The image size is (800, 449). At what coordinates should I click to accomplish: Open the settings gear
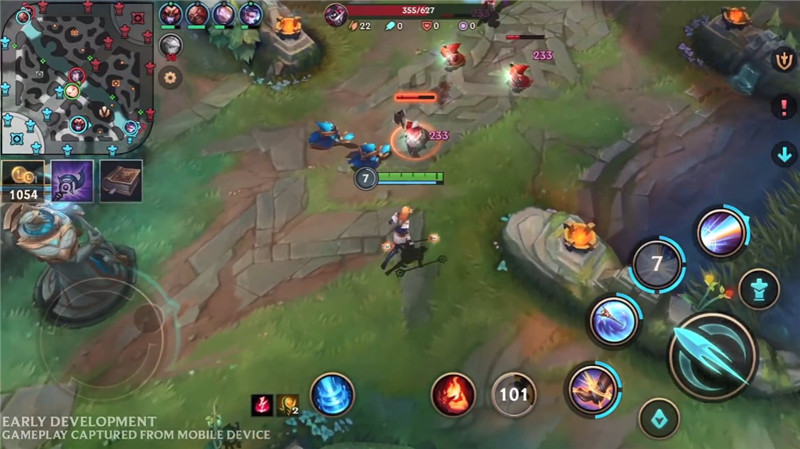pyautogui.click(x=171, y=77)
